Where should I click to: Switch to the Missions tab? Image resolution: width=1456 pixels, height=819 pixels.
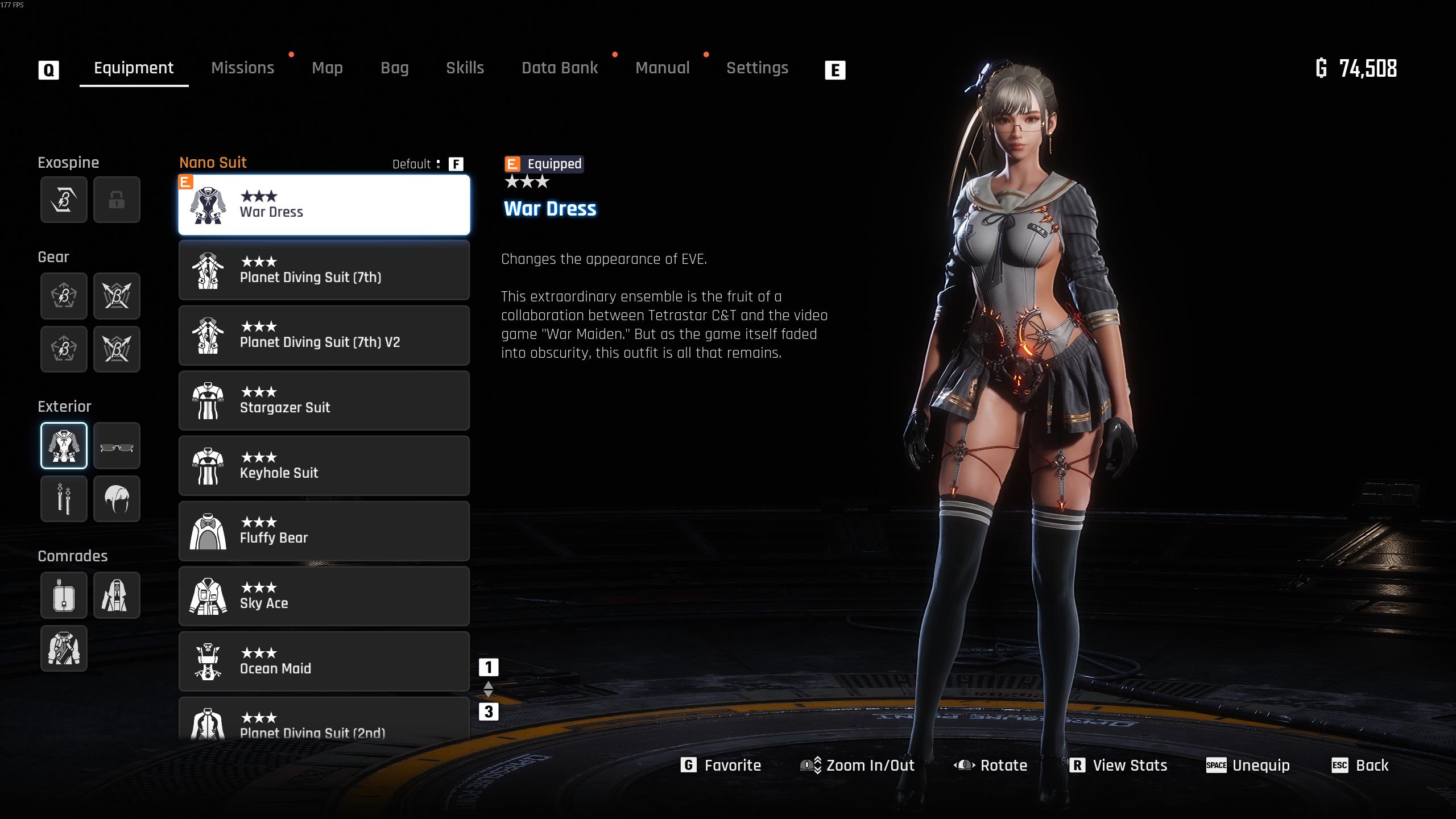242,68
